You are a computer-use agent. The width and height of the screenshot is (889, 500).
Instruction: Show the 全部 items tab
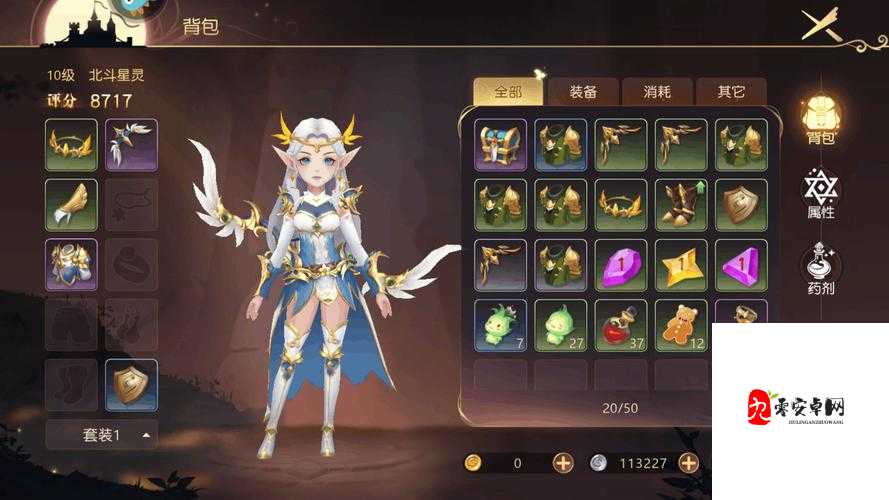(508, 92)
